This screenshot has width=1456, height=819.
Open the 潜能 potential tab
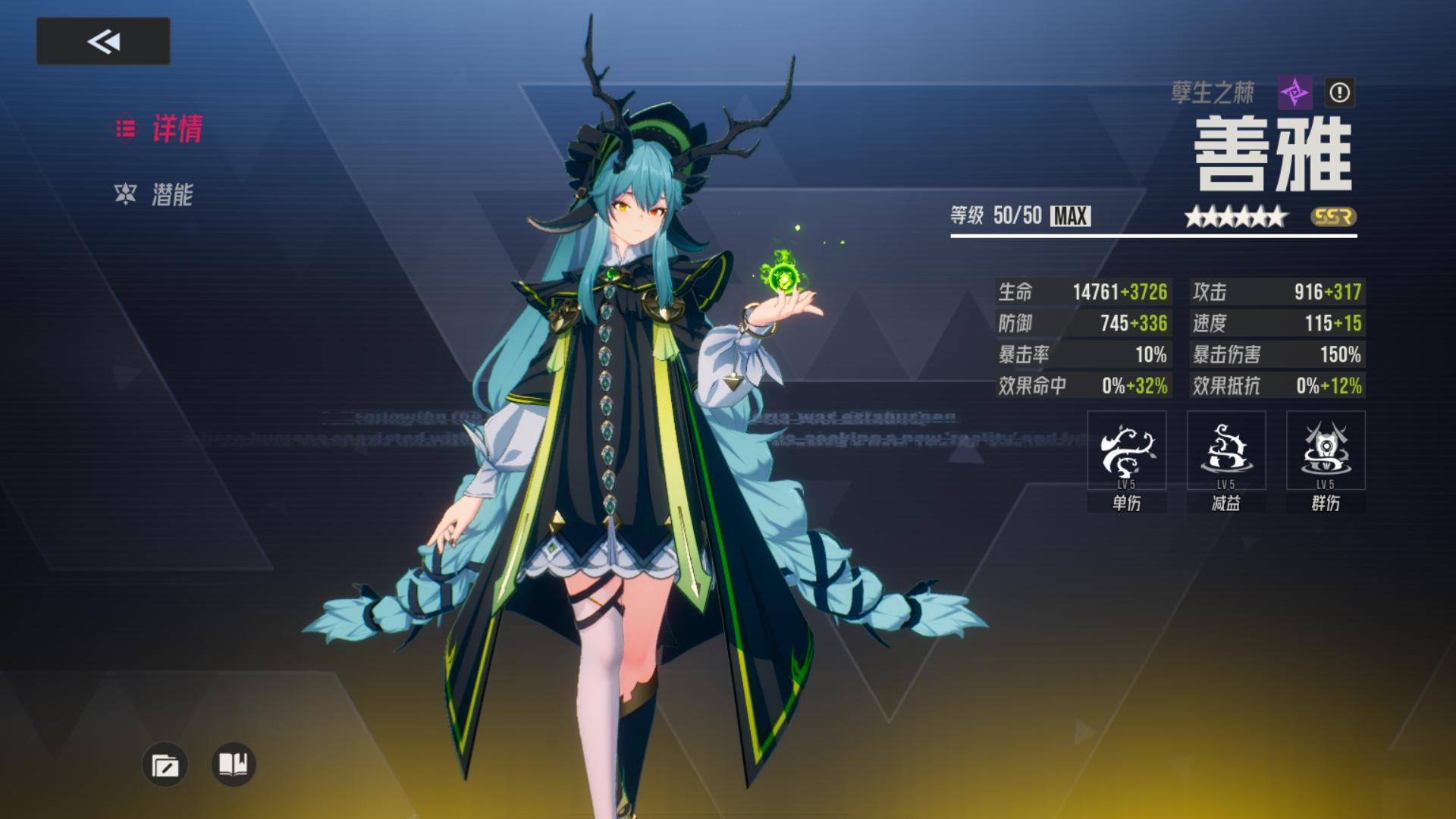point(155,195)
